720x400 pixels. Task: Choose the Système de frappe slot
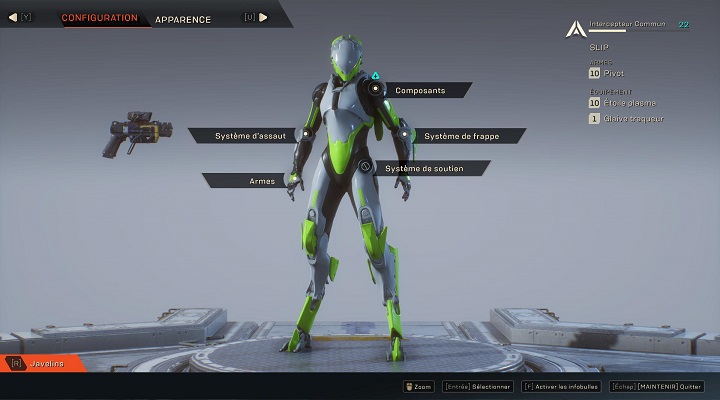click(x=461, y=135)
